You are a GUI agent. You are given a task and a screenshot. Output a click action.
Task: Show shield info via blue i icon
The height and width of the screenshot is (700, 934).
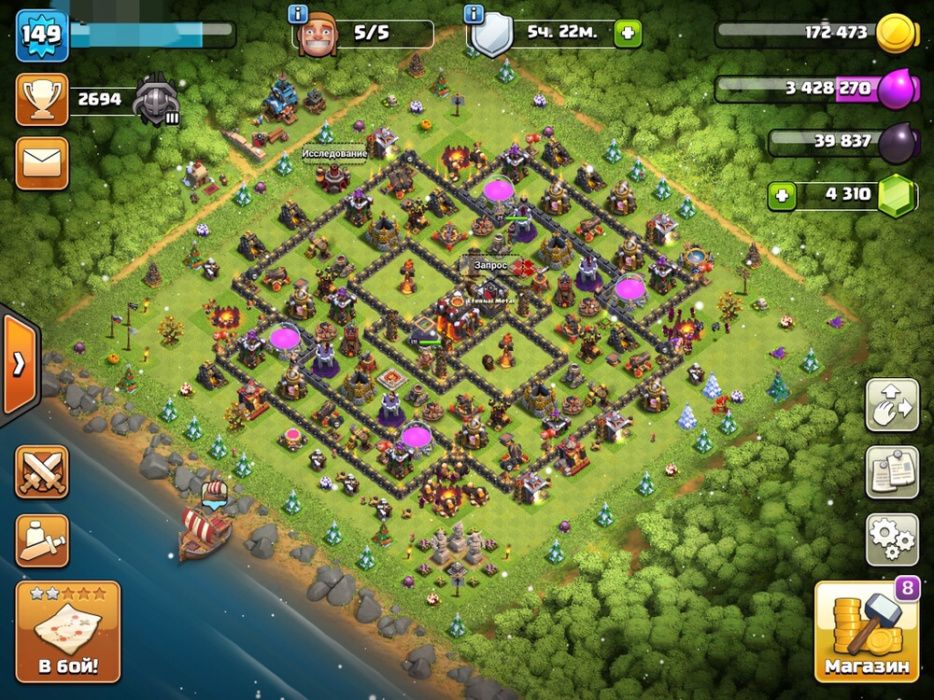[x=475, y=14]
